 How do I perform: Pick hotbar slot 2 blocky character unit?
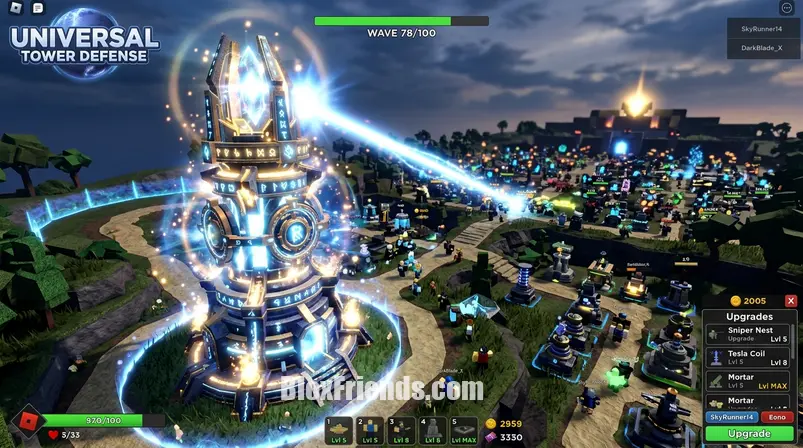(x=370, y=430)
